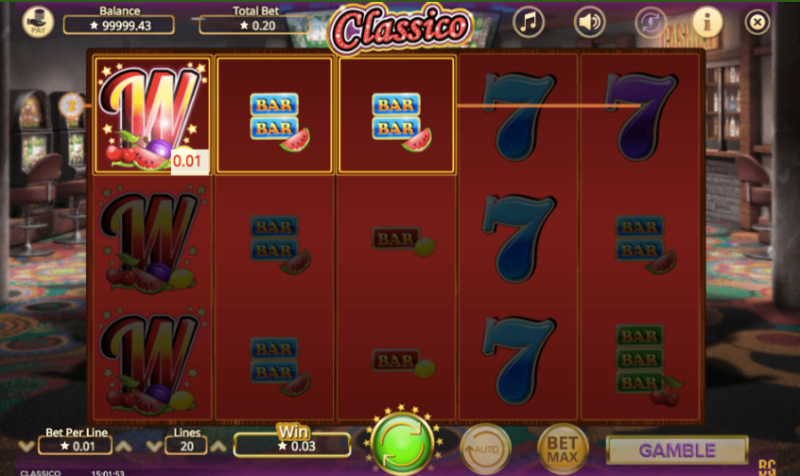Open the info panel
The height and width of the screenshot is (476, 800).
[x=707, y=21]
